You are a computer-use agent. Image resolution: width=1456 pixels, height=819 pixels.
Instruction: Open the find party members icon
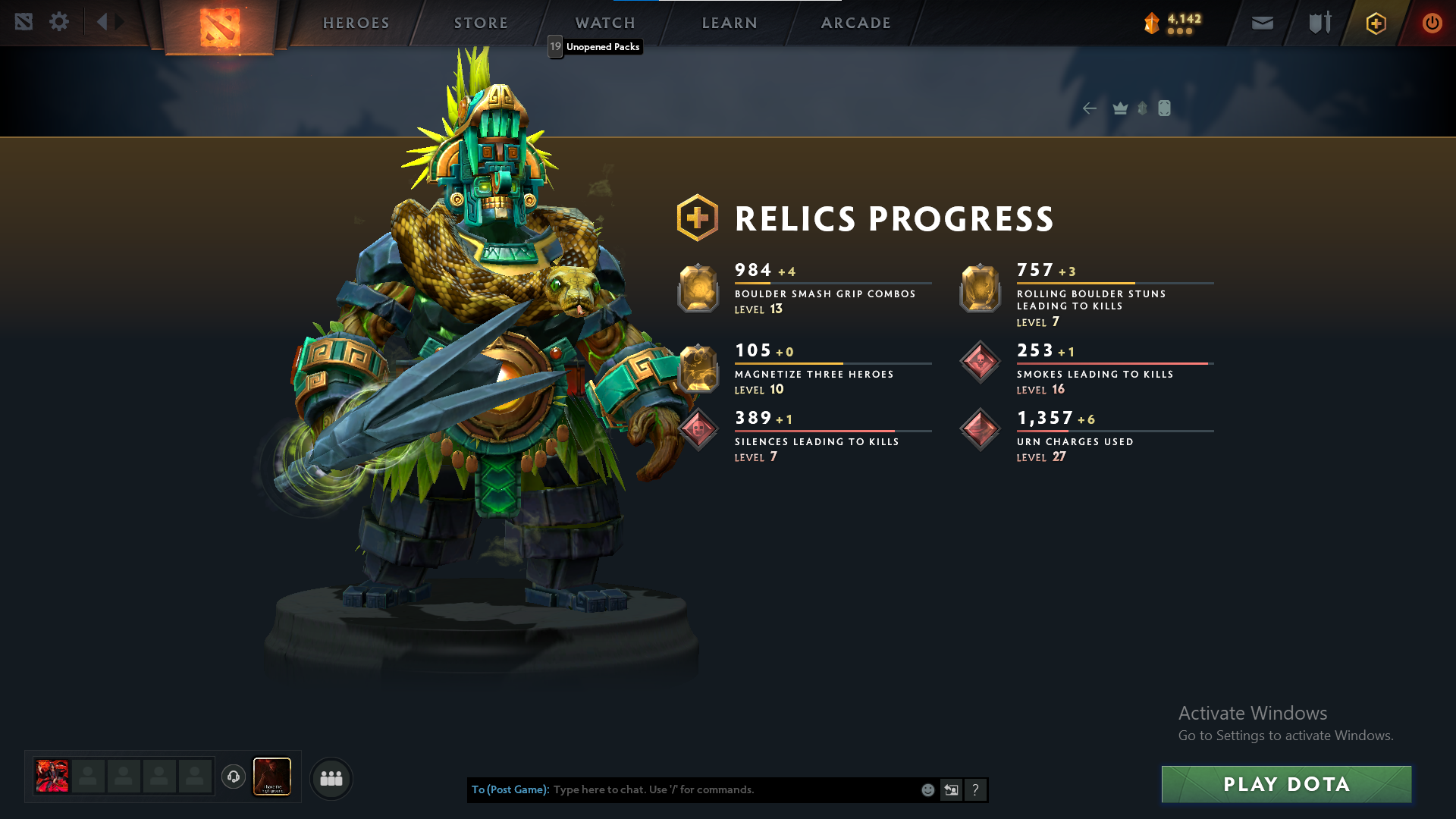(x=331, y=779)
